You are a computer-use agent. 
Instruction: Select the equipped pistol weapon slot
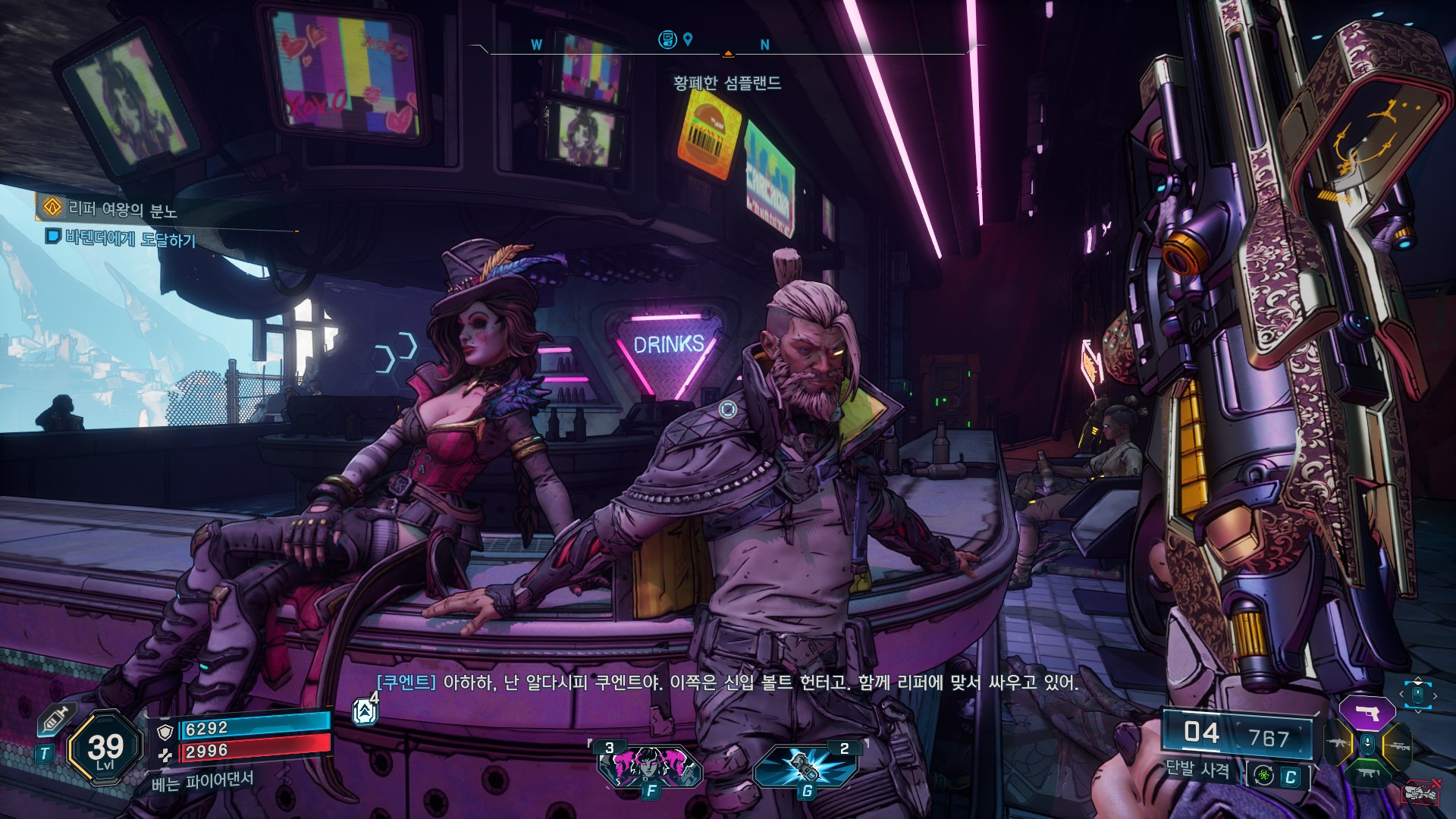point(1367,714)
